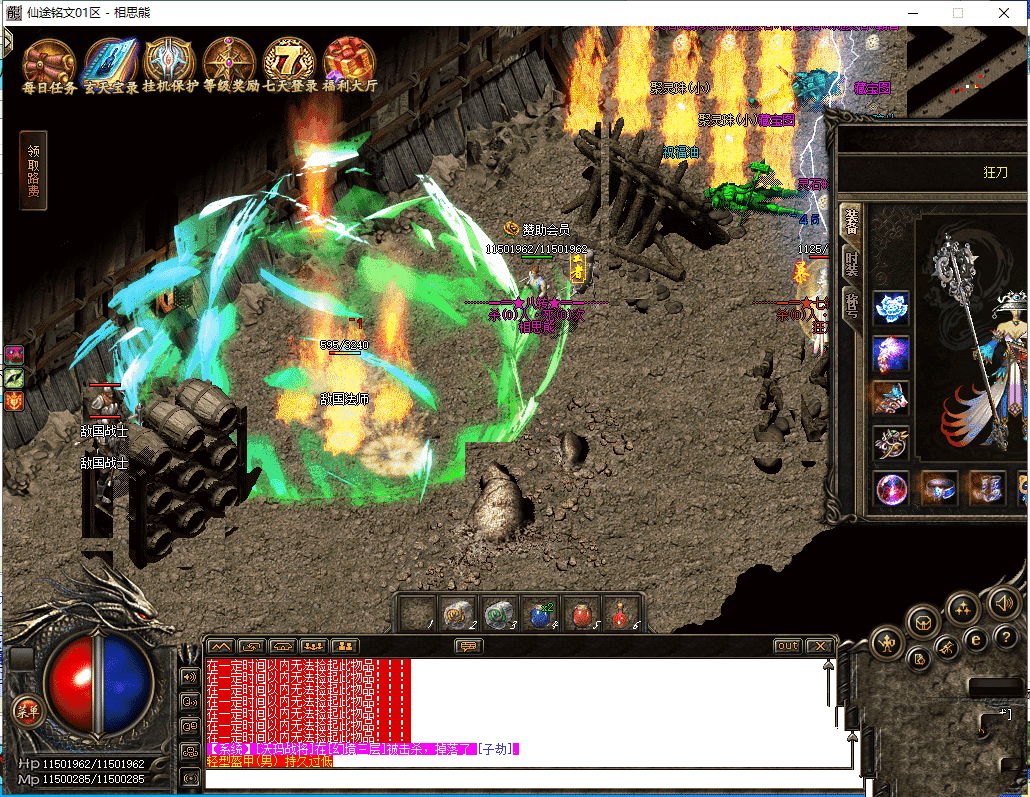
Task: Click the chat text input field
Action: tap(520, 779)
